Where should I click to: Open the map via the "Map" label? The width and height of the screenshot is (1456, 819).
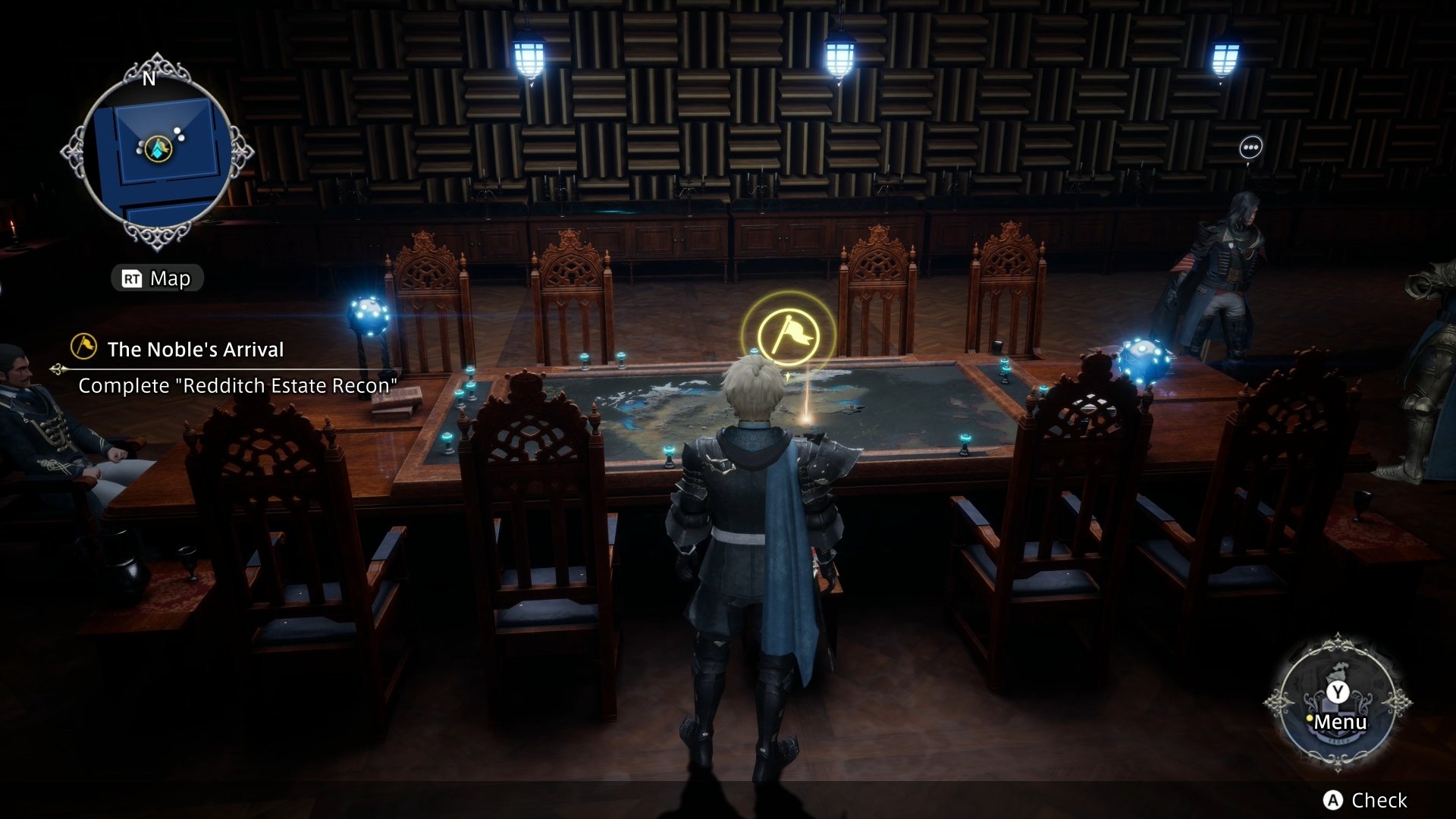tap(171, 278)
